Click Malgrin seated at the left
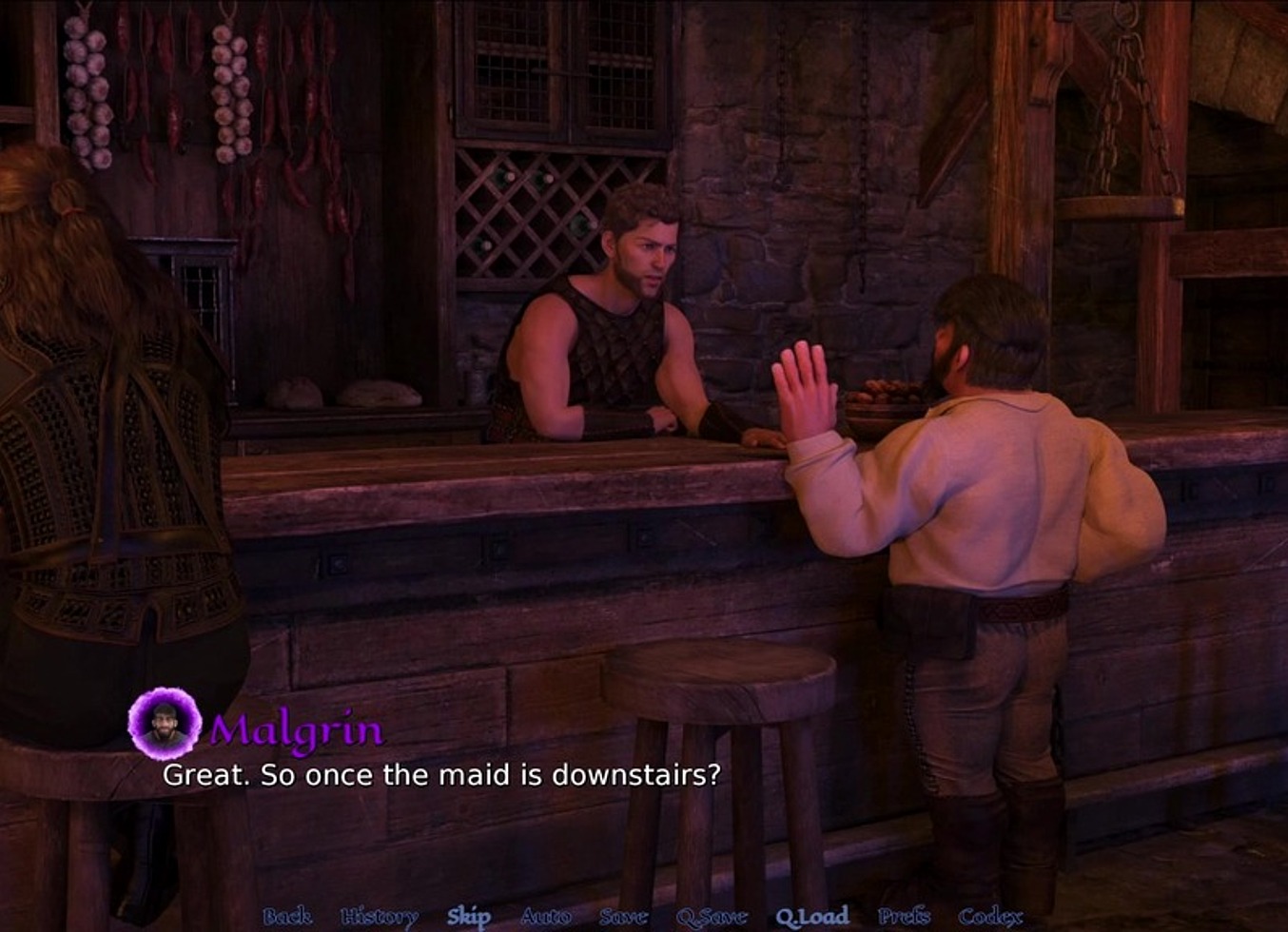 click(x=105, y=428)
